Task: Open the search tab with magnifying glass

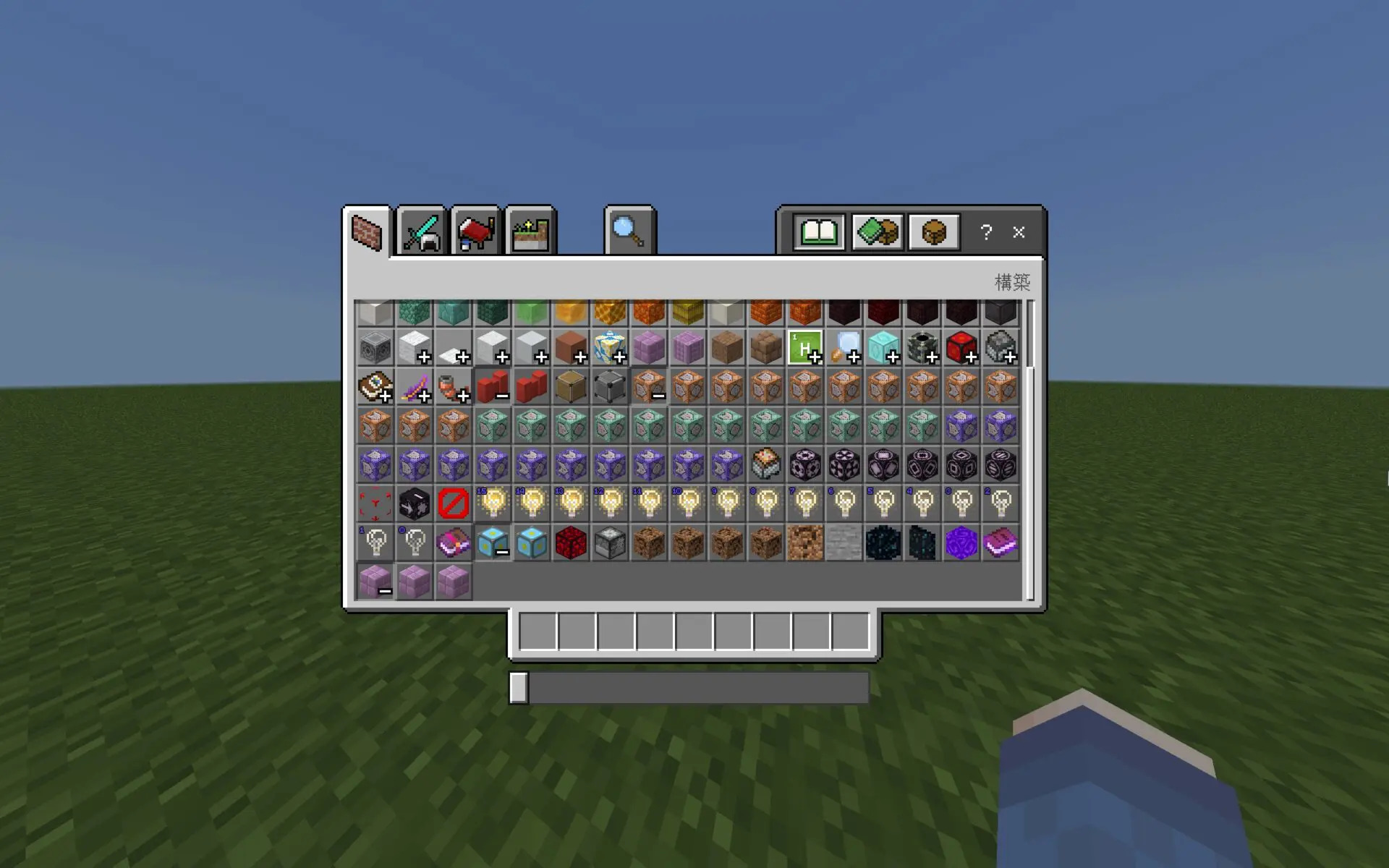Action: tap(629, 231)
